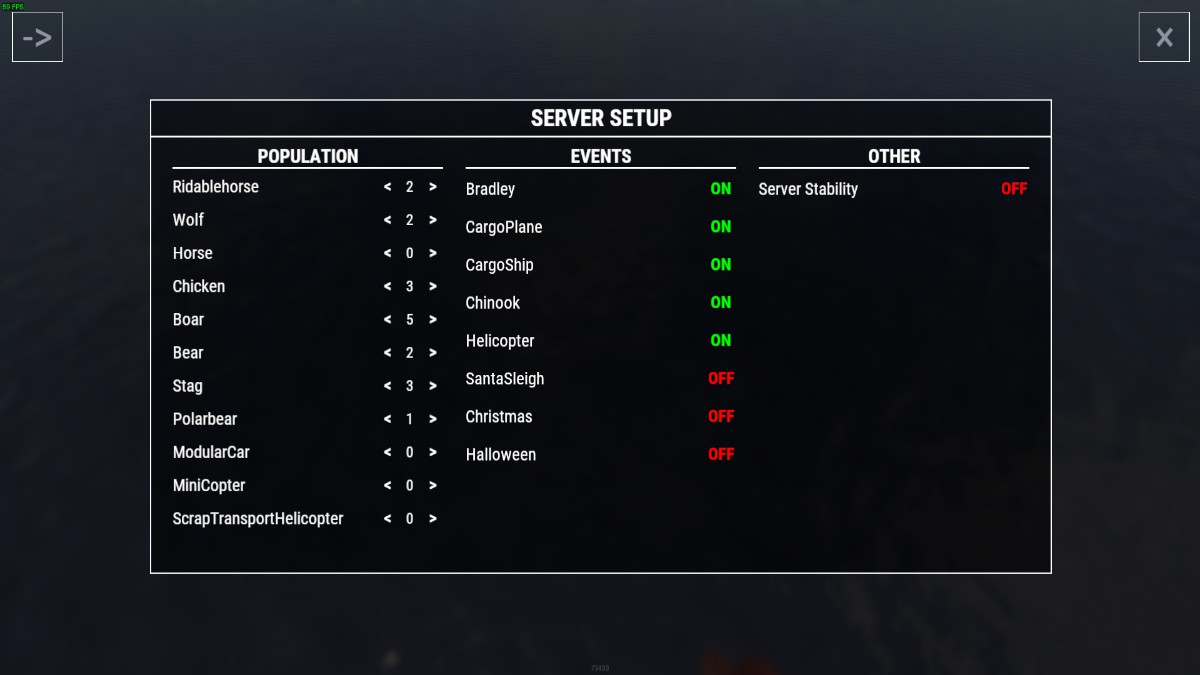The height and width of the screenshot is (675, 1200).
Task: Increase the Horse population
Action: 433,254
